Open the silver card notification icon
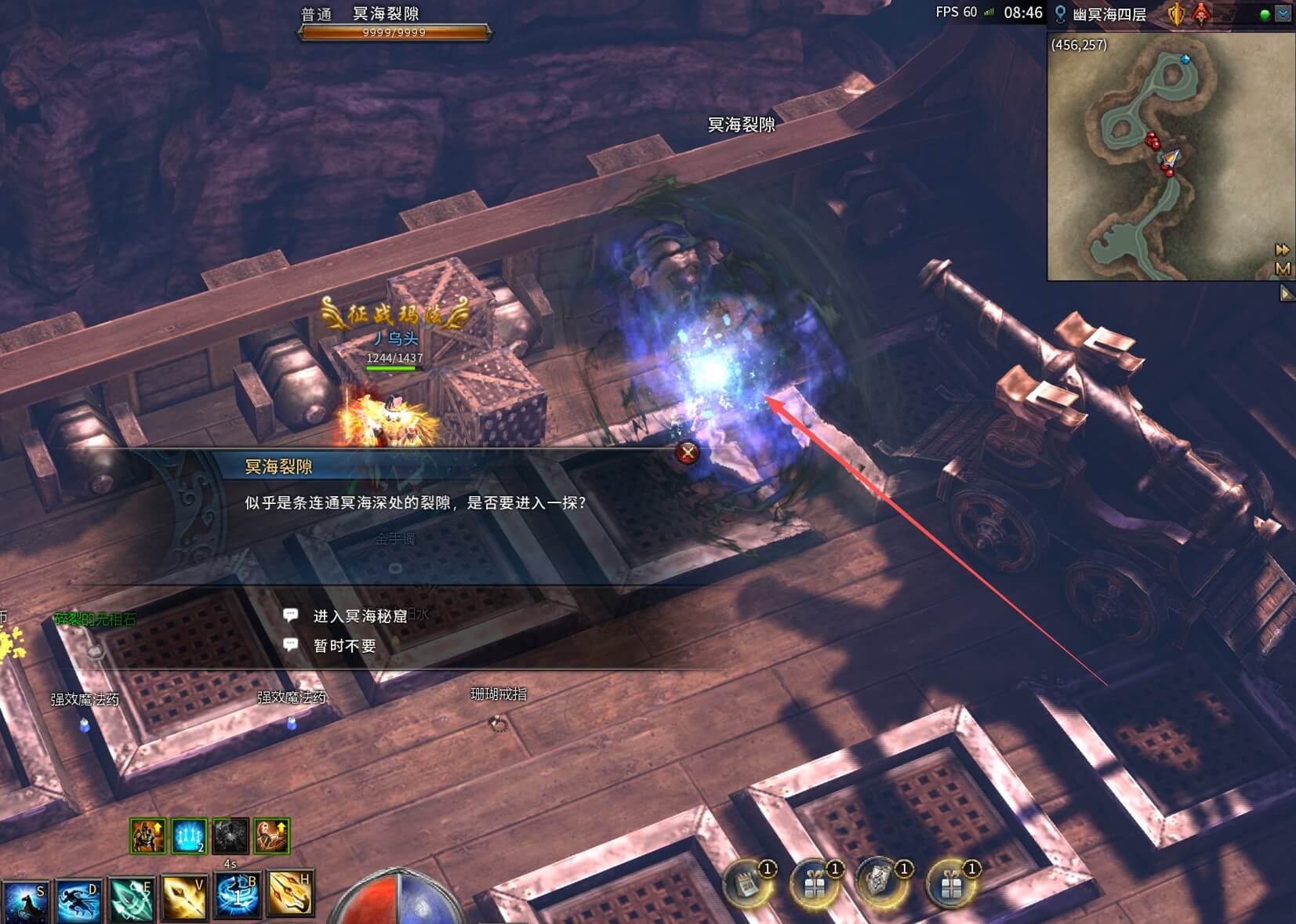Viewport: 1296px width, 924px height. click(883, 884)
